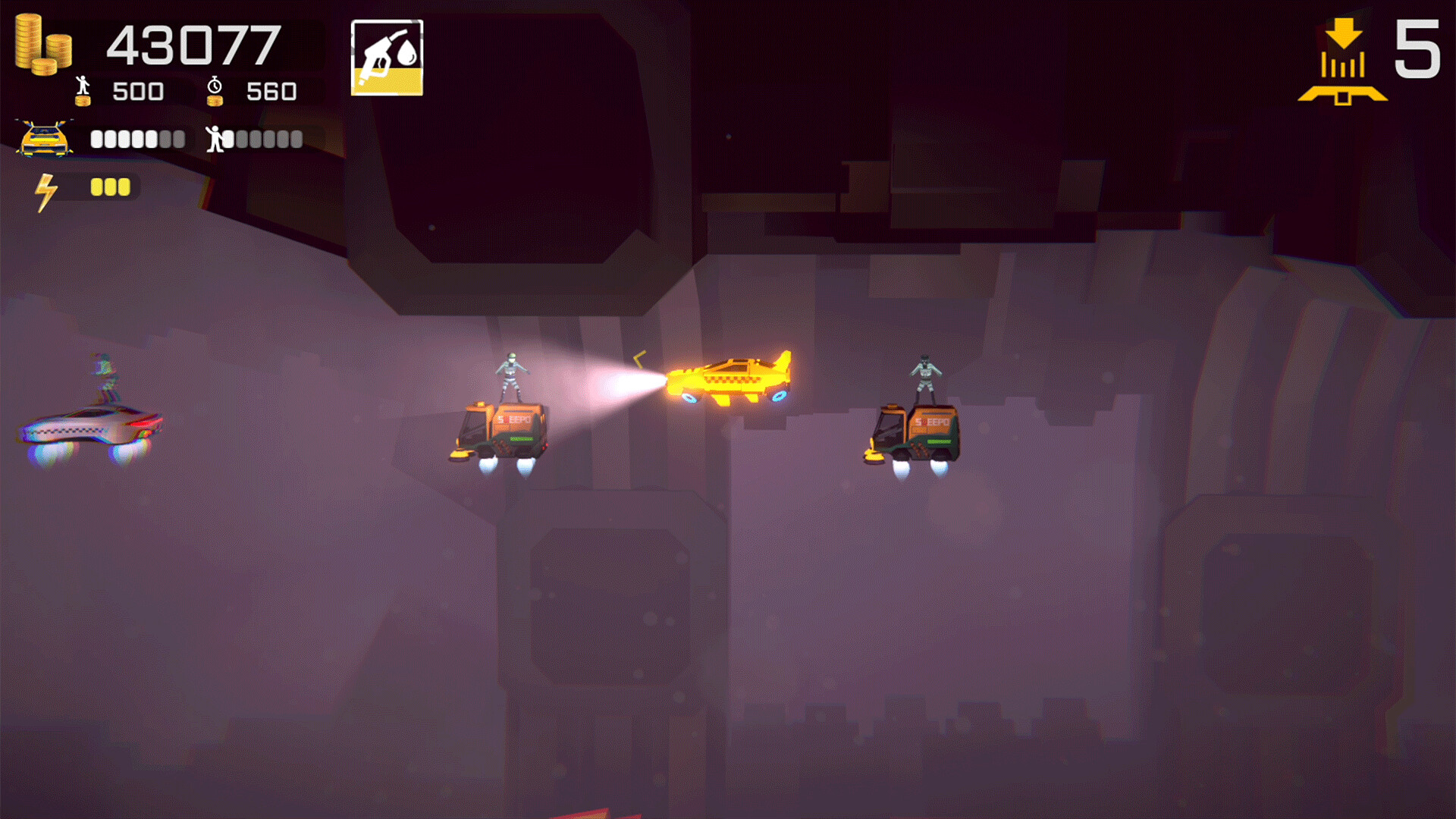Image resolution: width=1456 pixels, height=819 pixels.
Task: Click the coin stack currency icon
Action: (42, 45)
